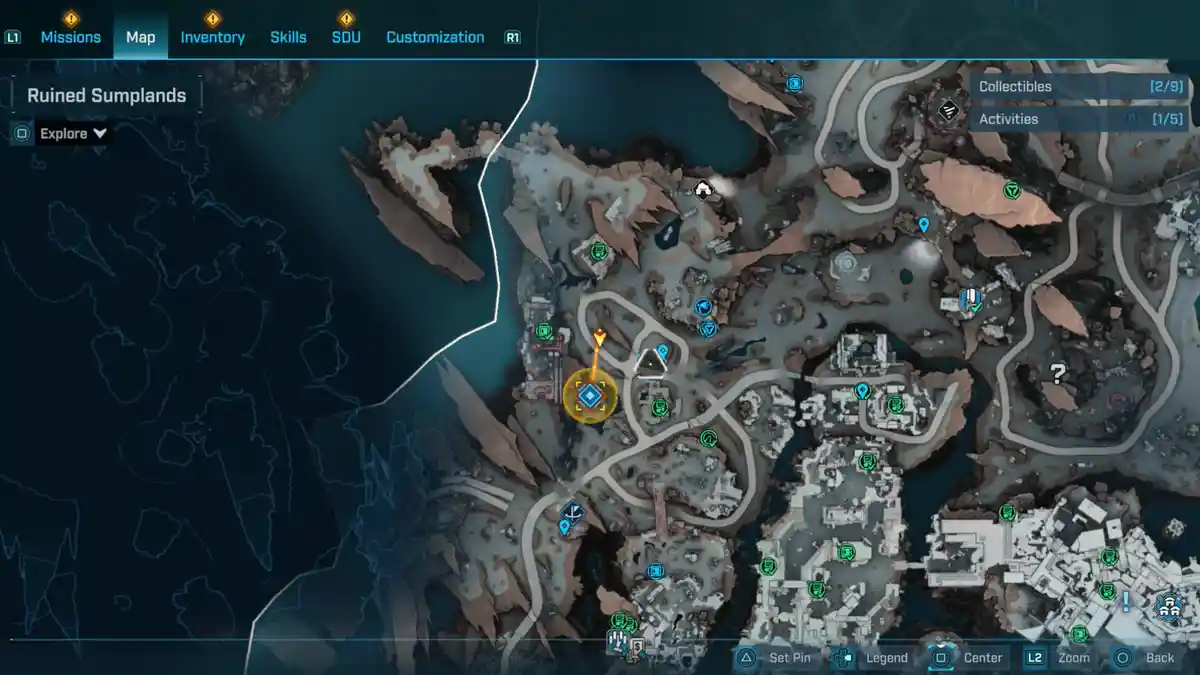Select the white question mark map marker
Viewport: 1200px width, 675px height.
coord(1056,374)
